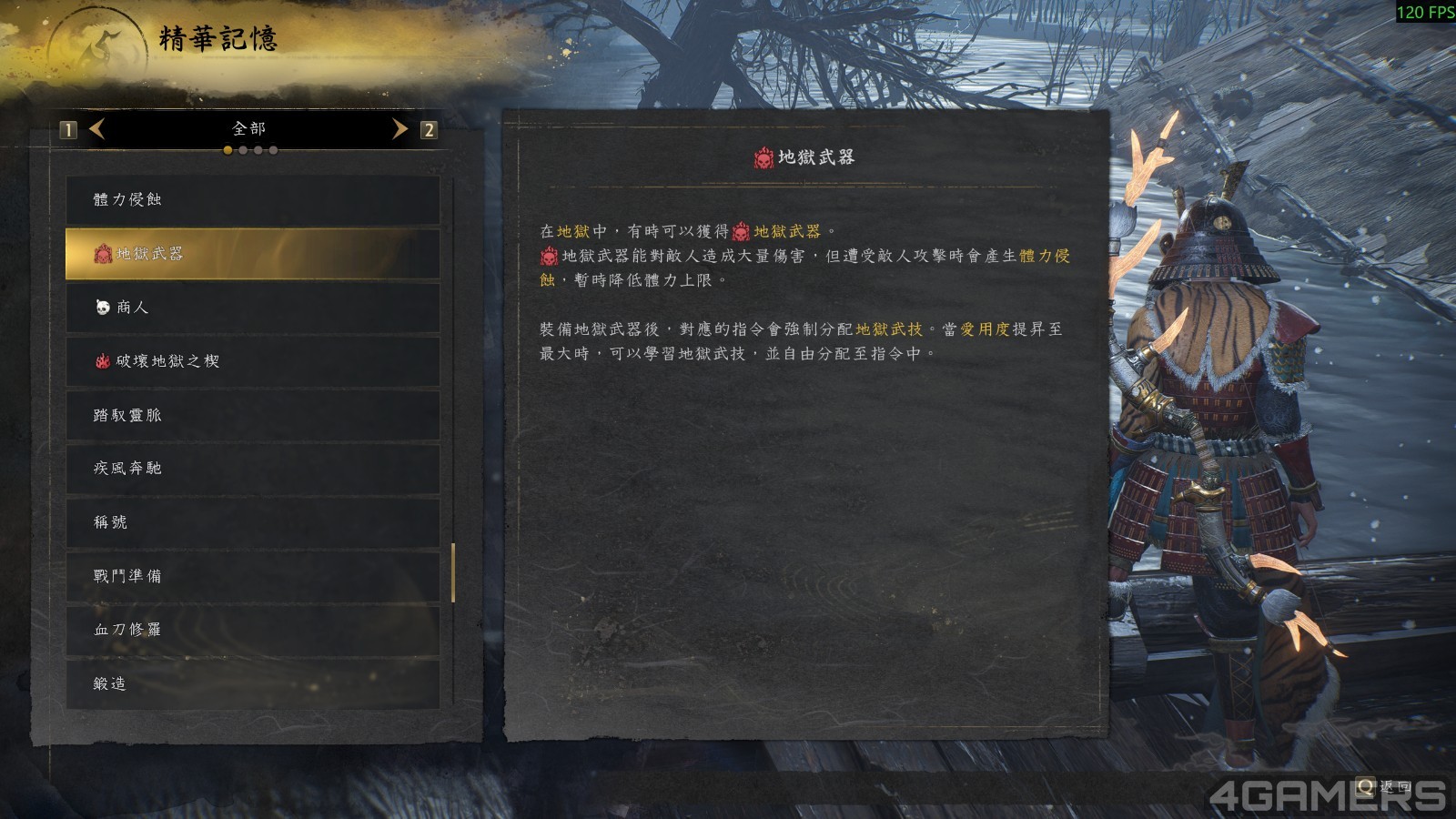This screenshot has width=1456, height=819.
Task: Click the flame icon next to 破壞地獄之楔
Action: coord(103,361)
